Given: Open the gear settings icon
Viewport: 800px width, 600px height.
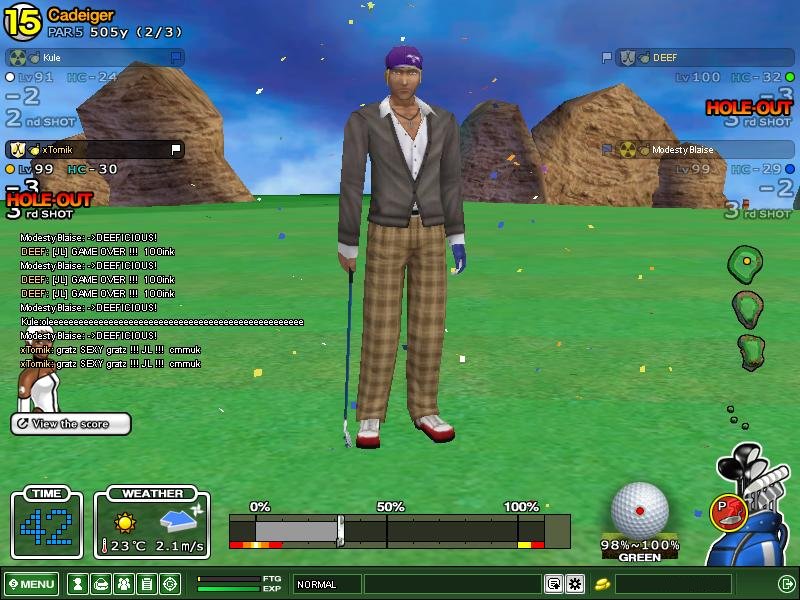Looking at the screenshot, I should tap(575, 584).
